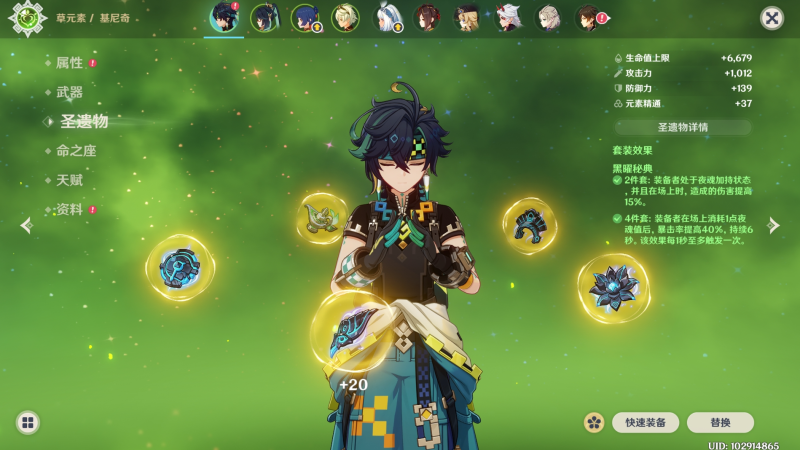Viewport: 800px width, 450px height.
Task: Click the 快速装备 quick equip button
Action: [645, 423]
